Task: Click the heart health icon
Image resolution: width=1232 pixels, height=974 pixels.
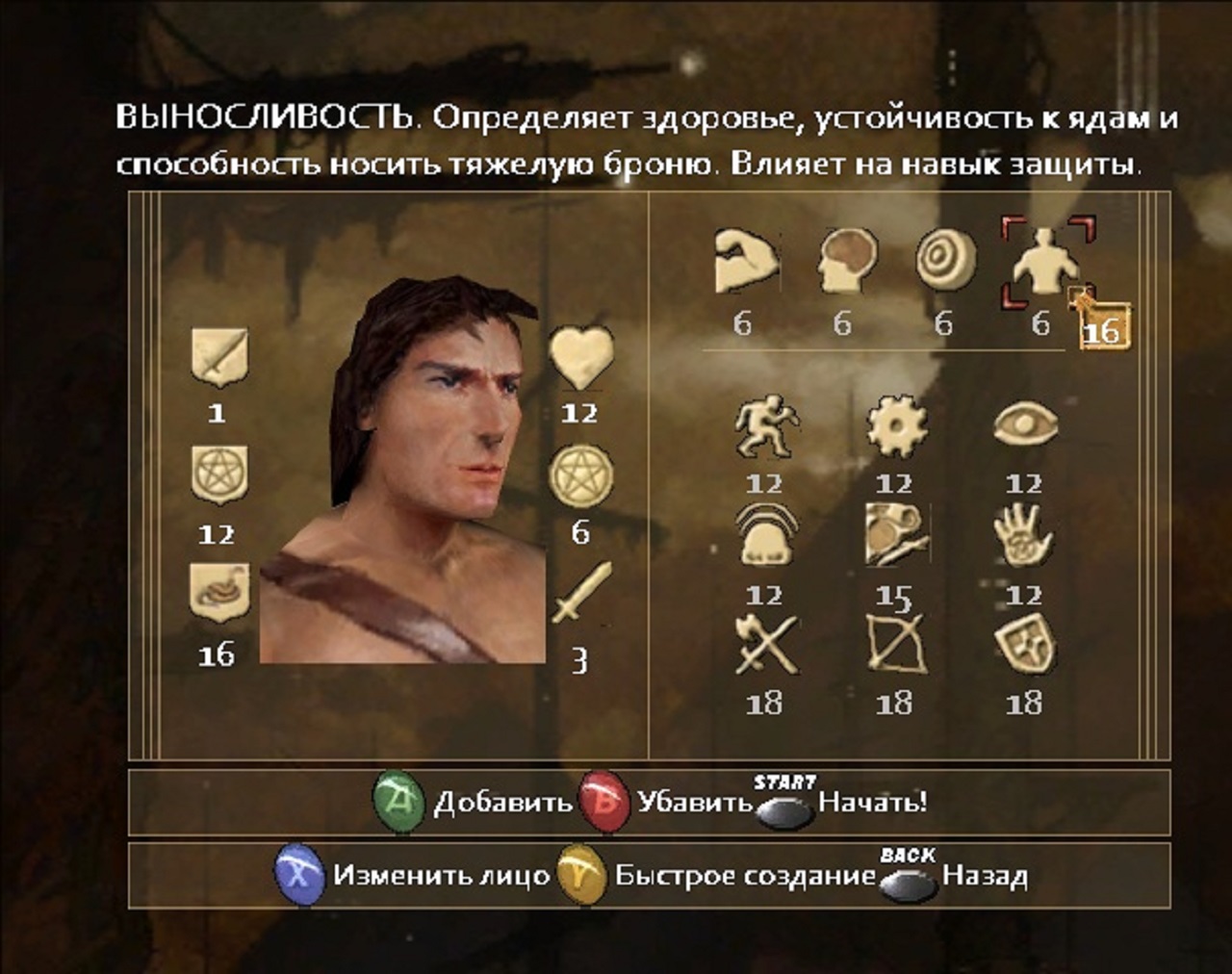Action: tap(581, 356)
